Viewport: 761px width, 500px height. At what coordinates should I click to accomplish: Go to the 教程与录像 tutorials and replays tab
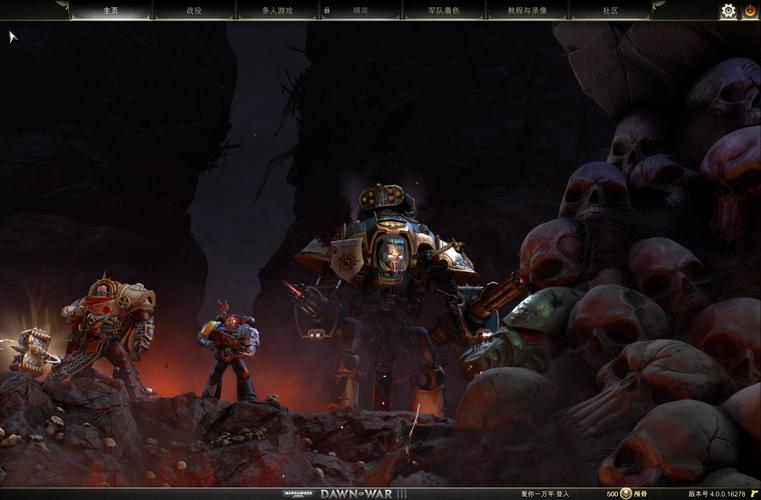(527, 11)
